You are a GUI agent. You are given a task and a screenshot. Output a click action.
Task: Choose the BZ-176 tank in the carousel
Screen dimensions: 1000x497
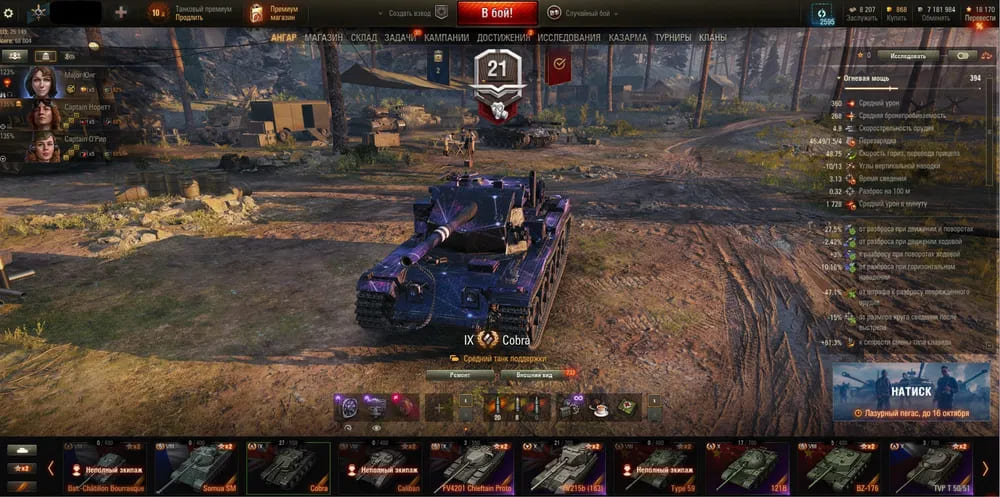click(x=839, y=467)
